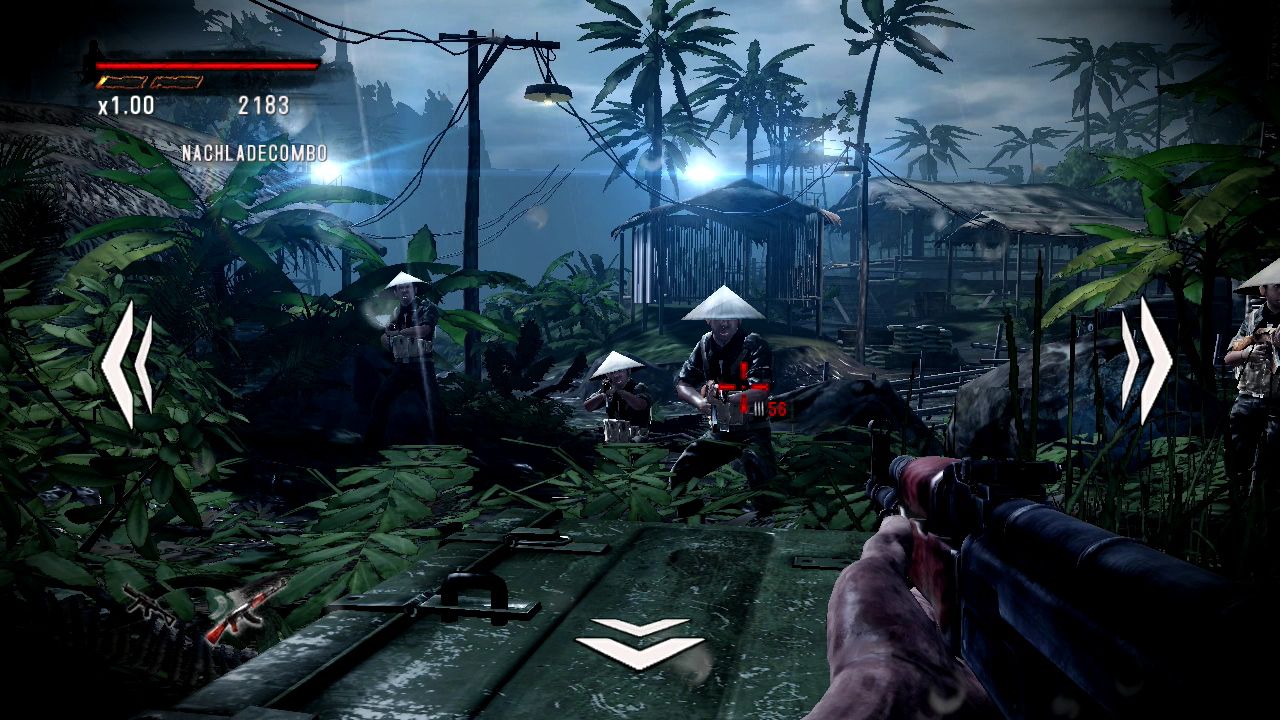
Task: Lean right with the double chevron arrow
Action: coord(1146,361)
